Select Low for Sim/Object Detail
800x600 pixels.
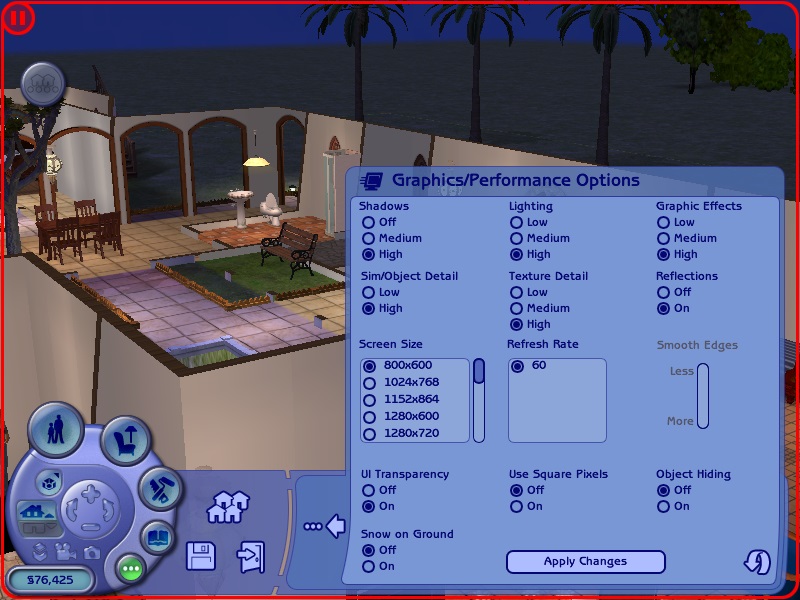[369, 293]
